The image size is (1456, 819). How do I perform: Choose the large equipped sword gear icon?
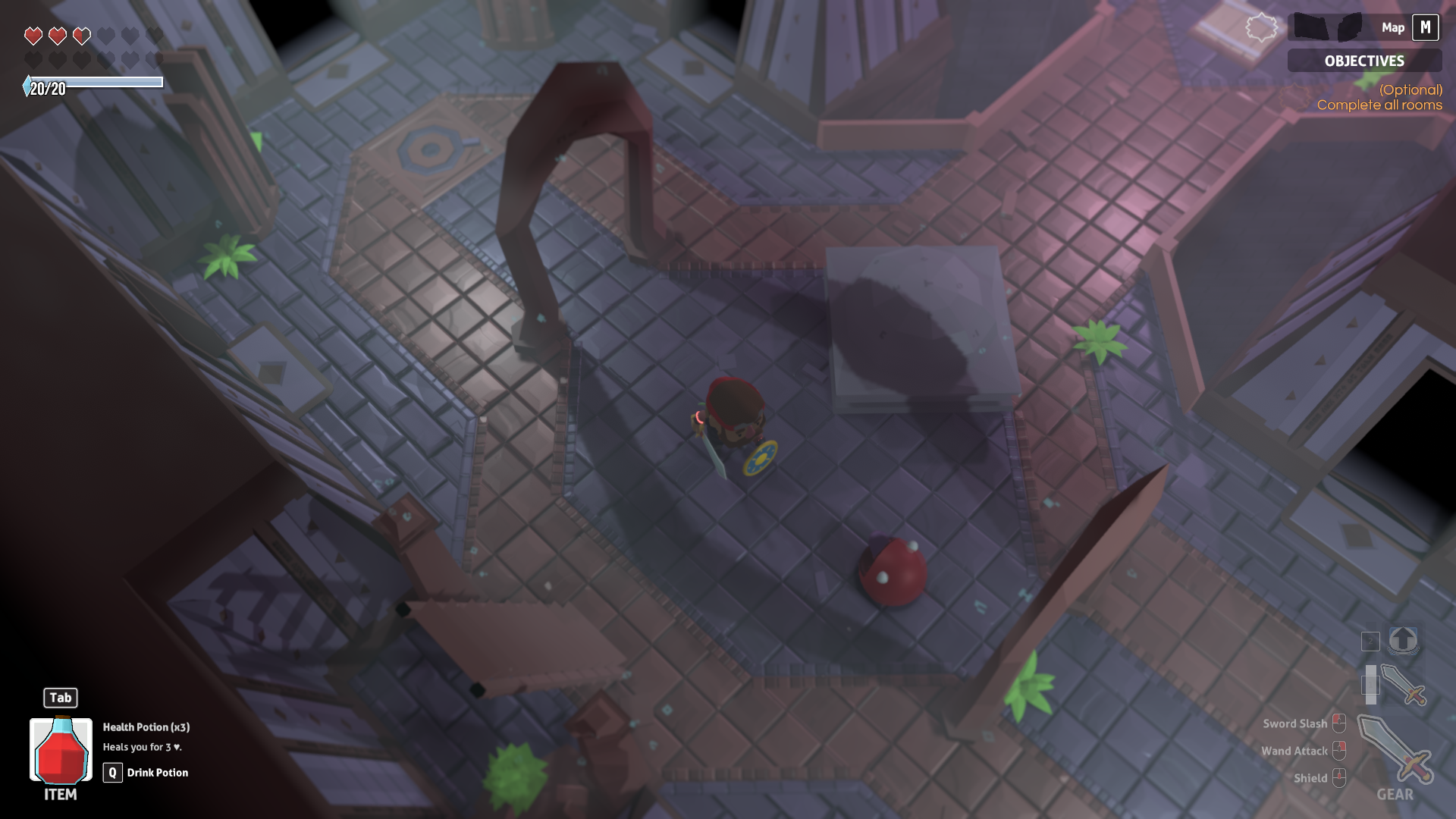(x=1394, y=749)
